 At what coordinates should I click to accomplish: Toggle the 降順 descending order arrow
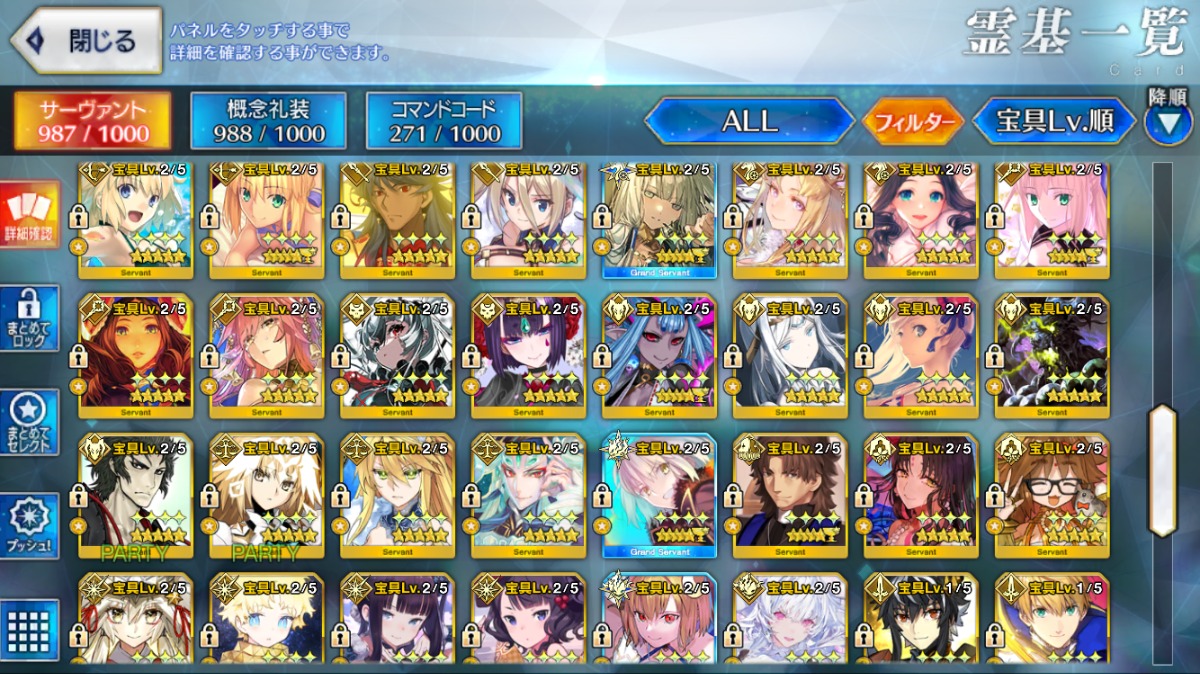point(1167,122)
